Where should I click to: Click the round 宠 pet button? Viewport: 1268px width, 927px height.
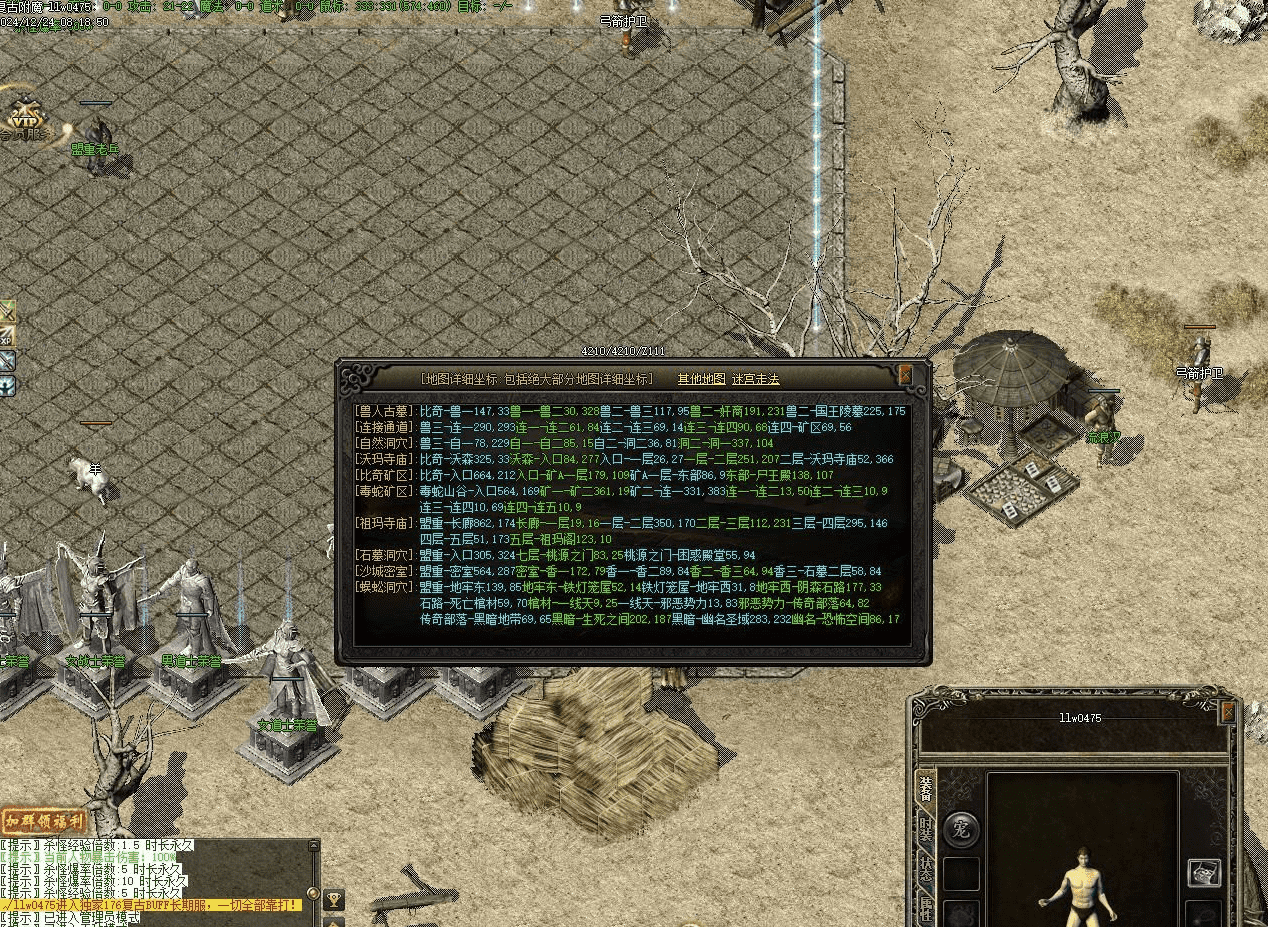(x=962, y=830)
